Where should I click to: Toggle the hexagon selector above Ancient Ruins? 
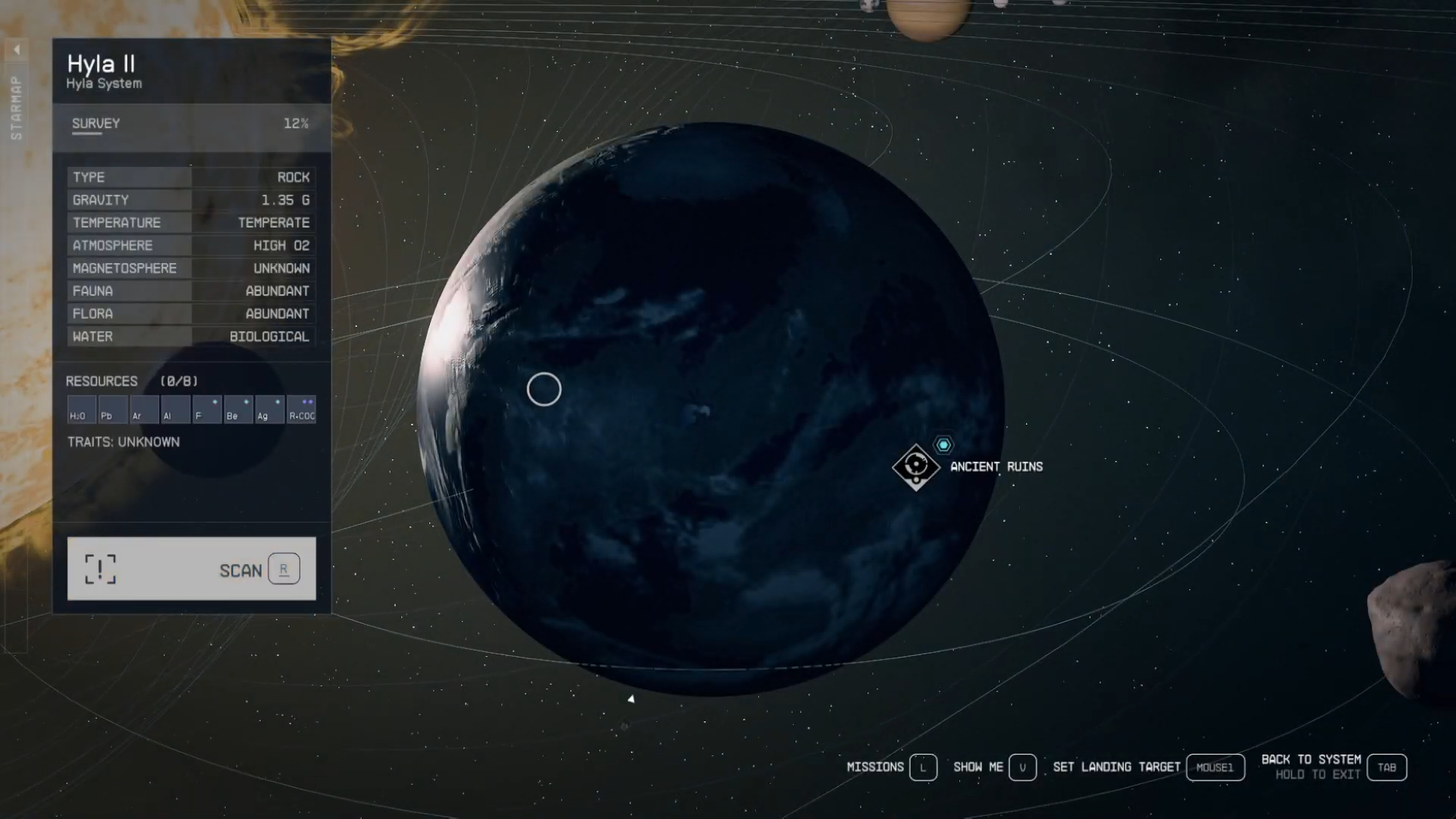click(x=943, y=444)
